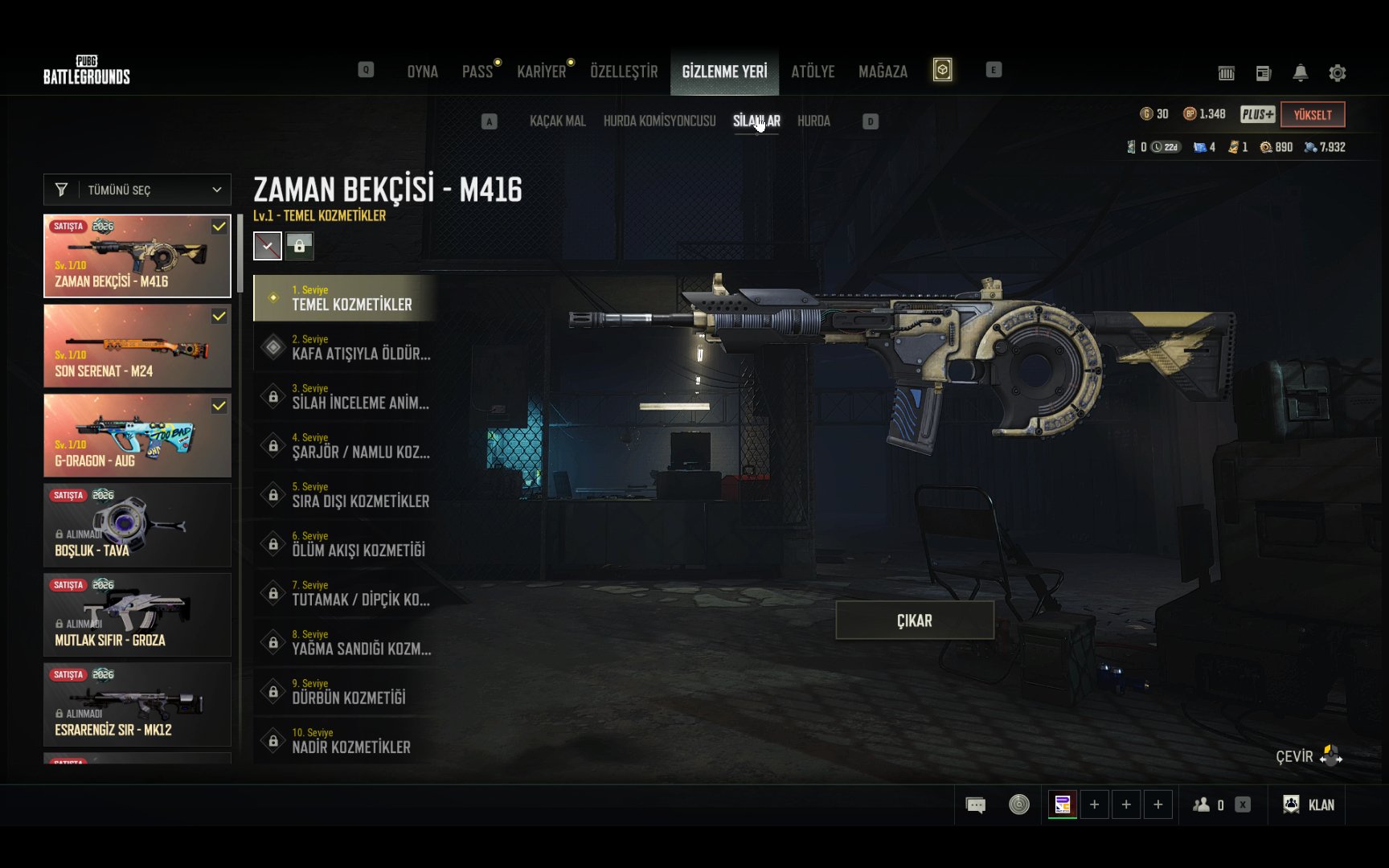The height and width of the screenshot is (868, 1389).
Task: Open the OYNA tab
Action: (422, 72)
